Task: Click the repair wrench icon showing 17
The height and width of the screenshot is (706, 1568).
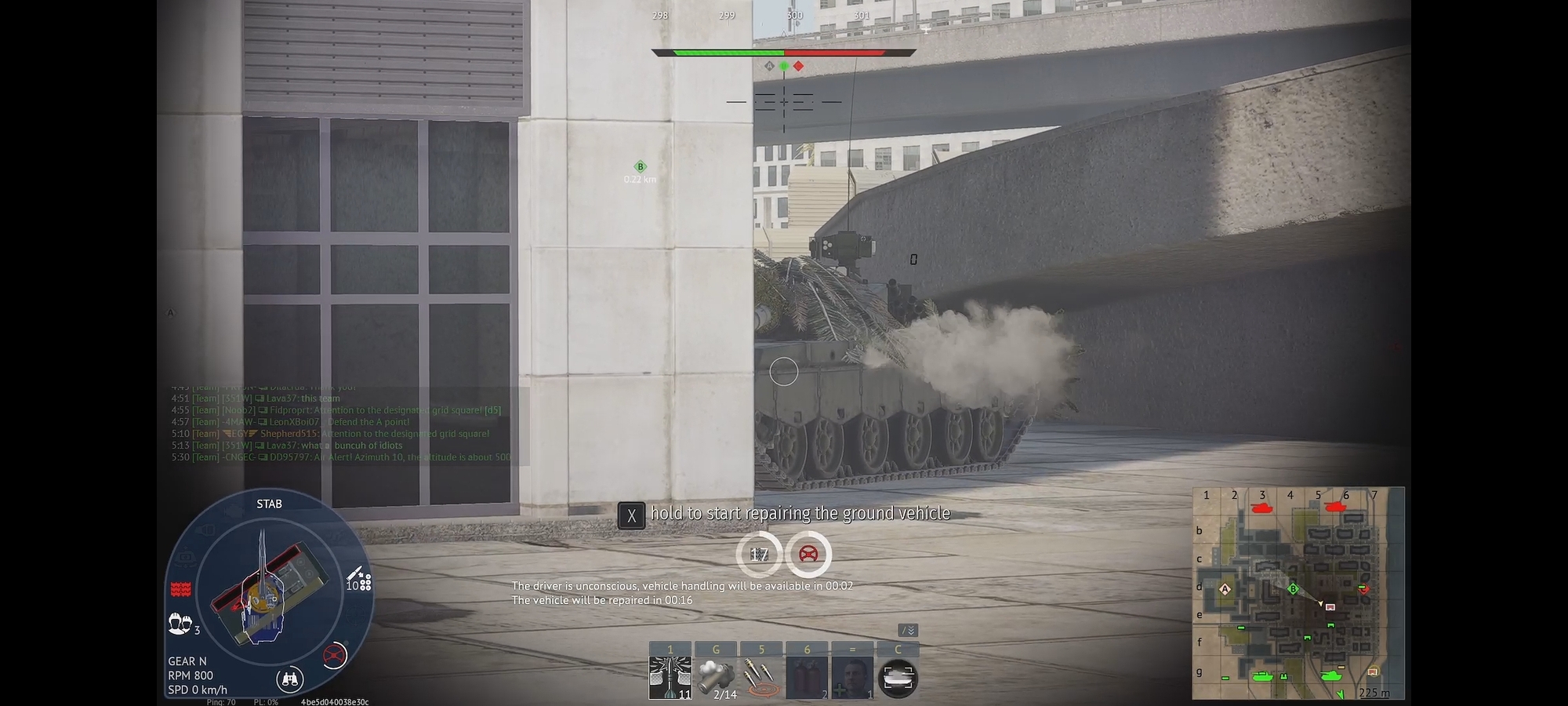Action: click(x=757, y=555)
